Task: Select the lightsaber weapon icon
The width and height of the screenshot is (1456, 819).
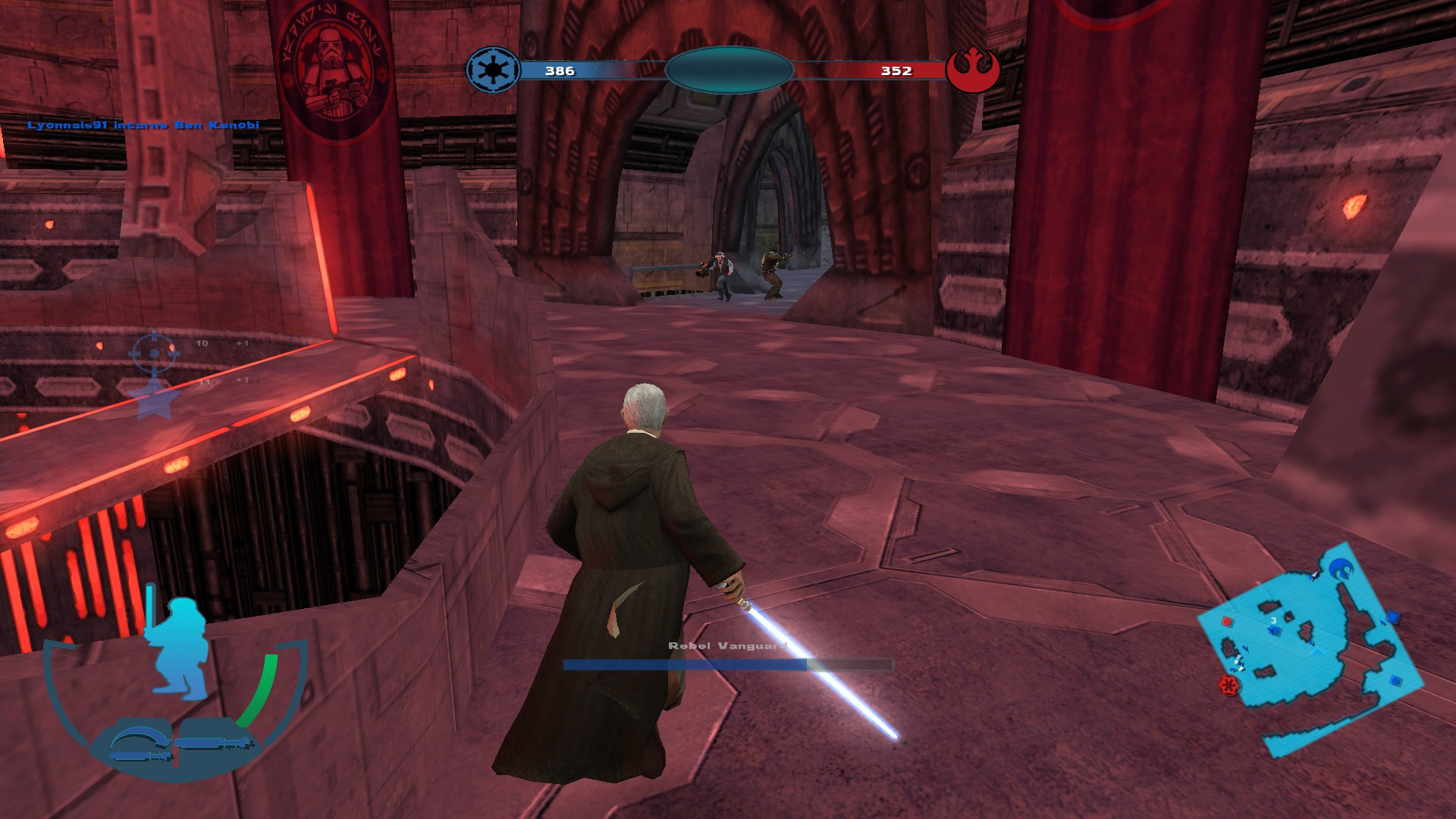Action: point(215,742)
